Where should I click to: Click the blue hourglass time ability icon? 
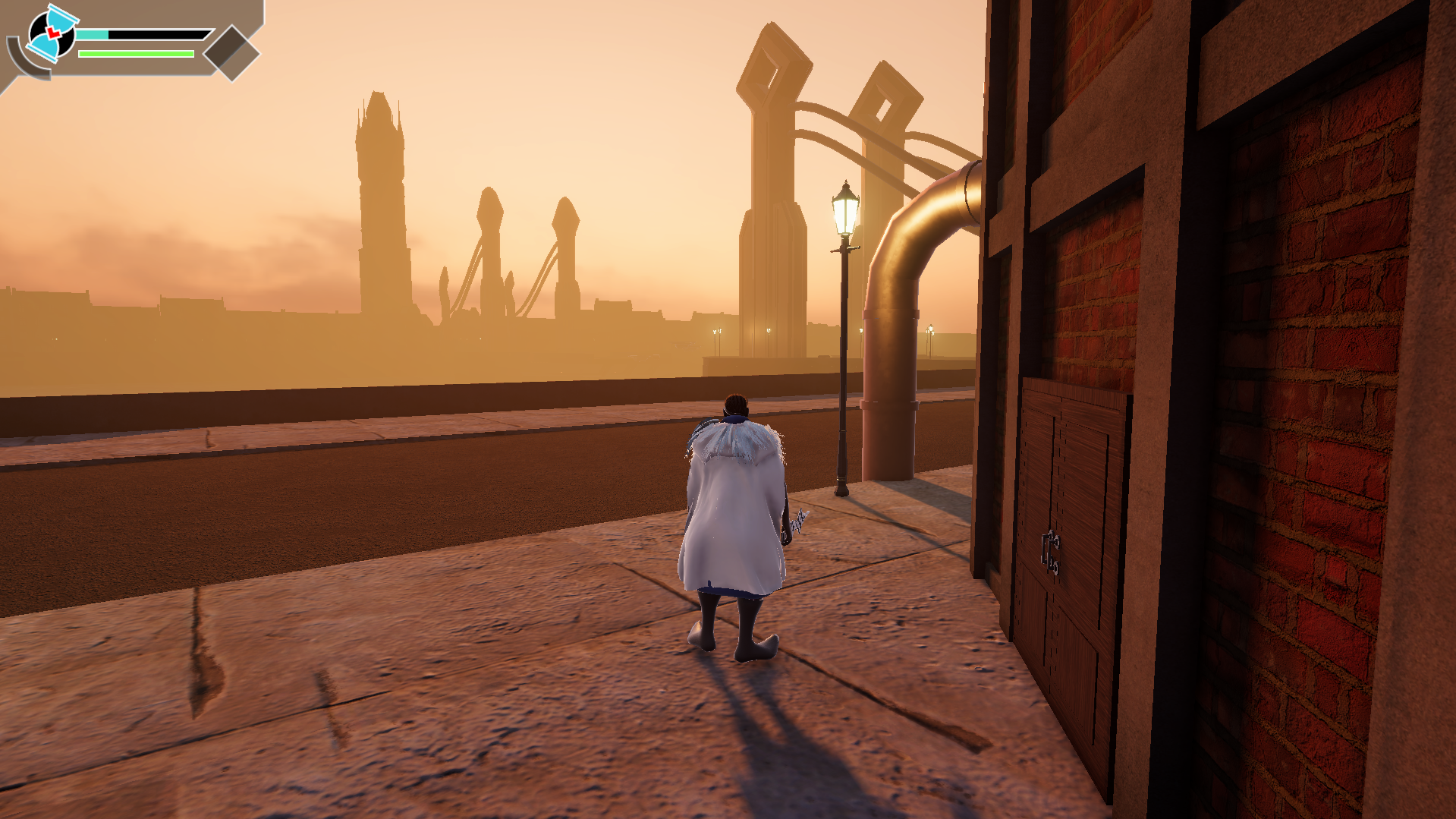coord(52,33)
